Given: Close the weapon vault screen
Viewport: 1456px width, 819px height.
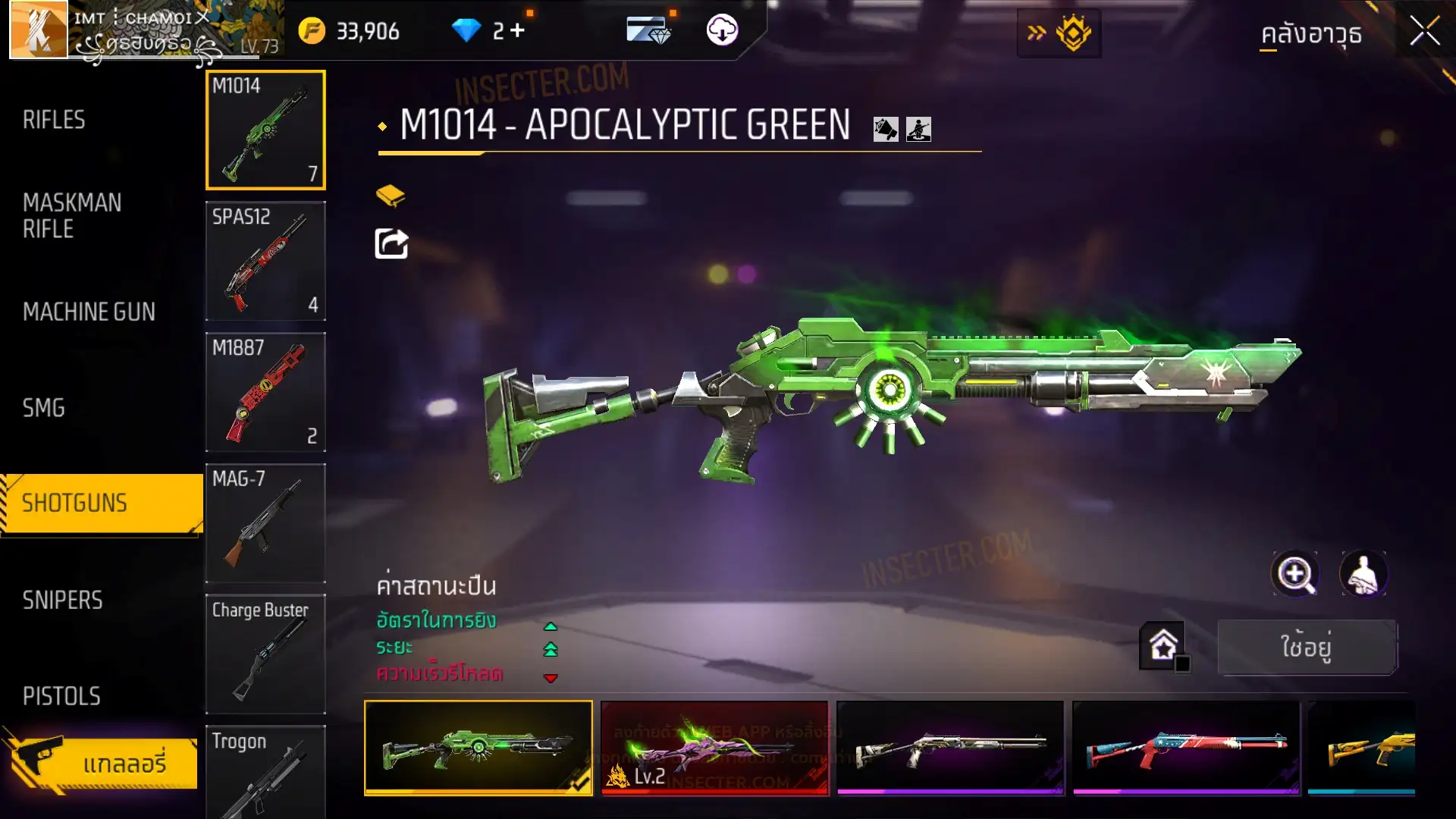Looking at the screenshot, I should (1424, 32).
